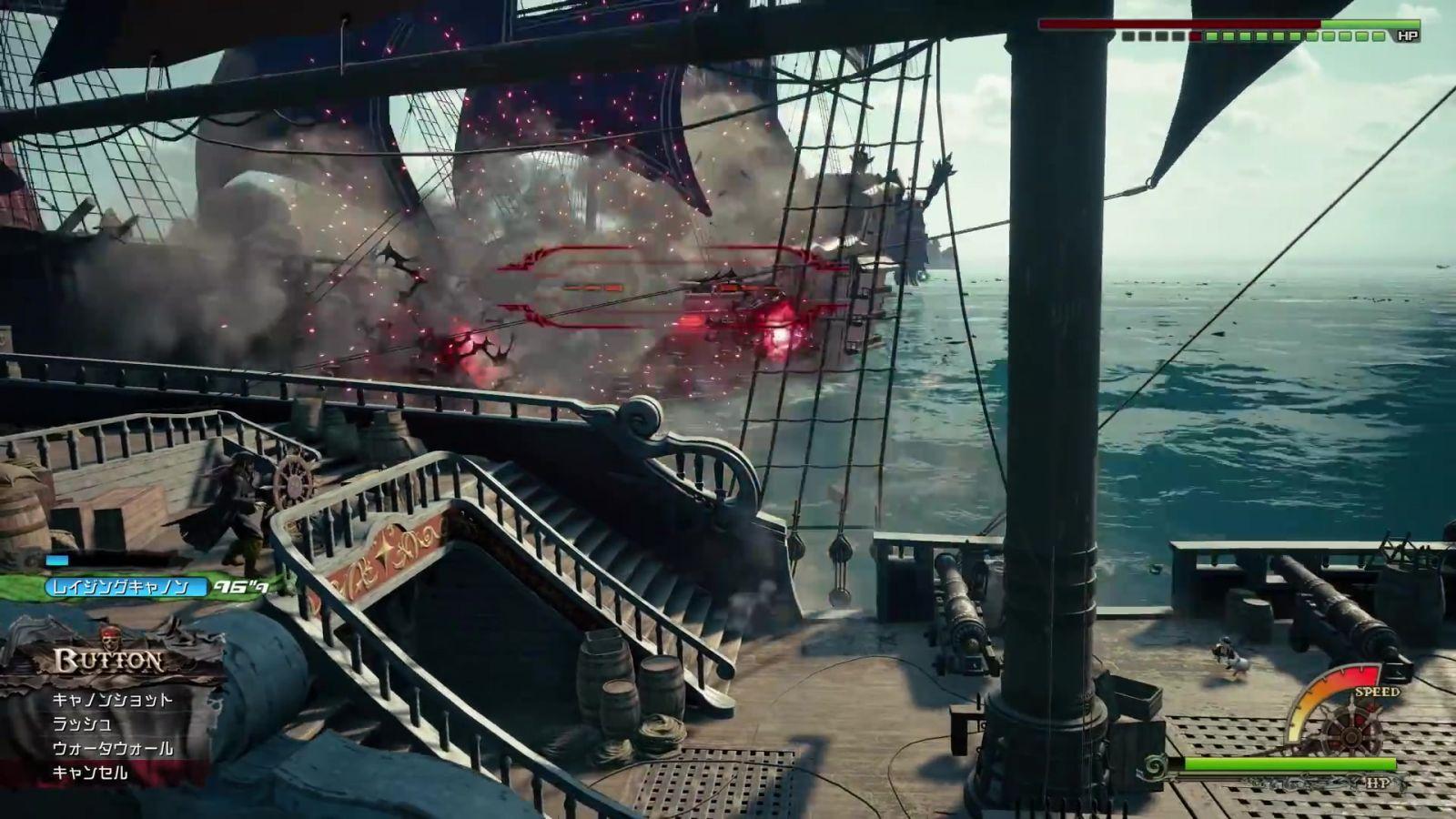Choose ラッシュ from the command menu

pyautogui.click(x=82, y=724)
